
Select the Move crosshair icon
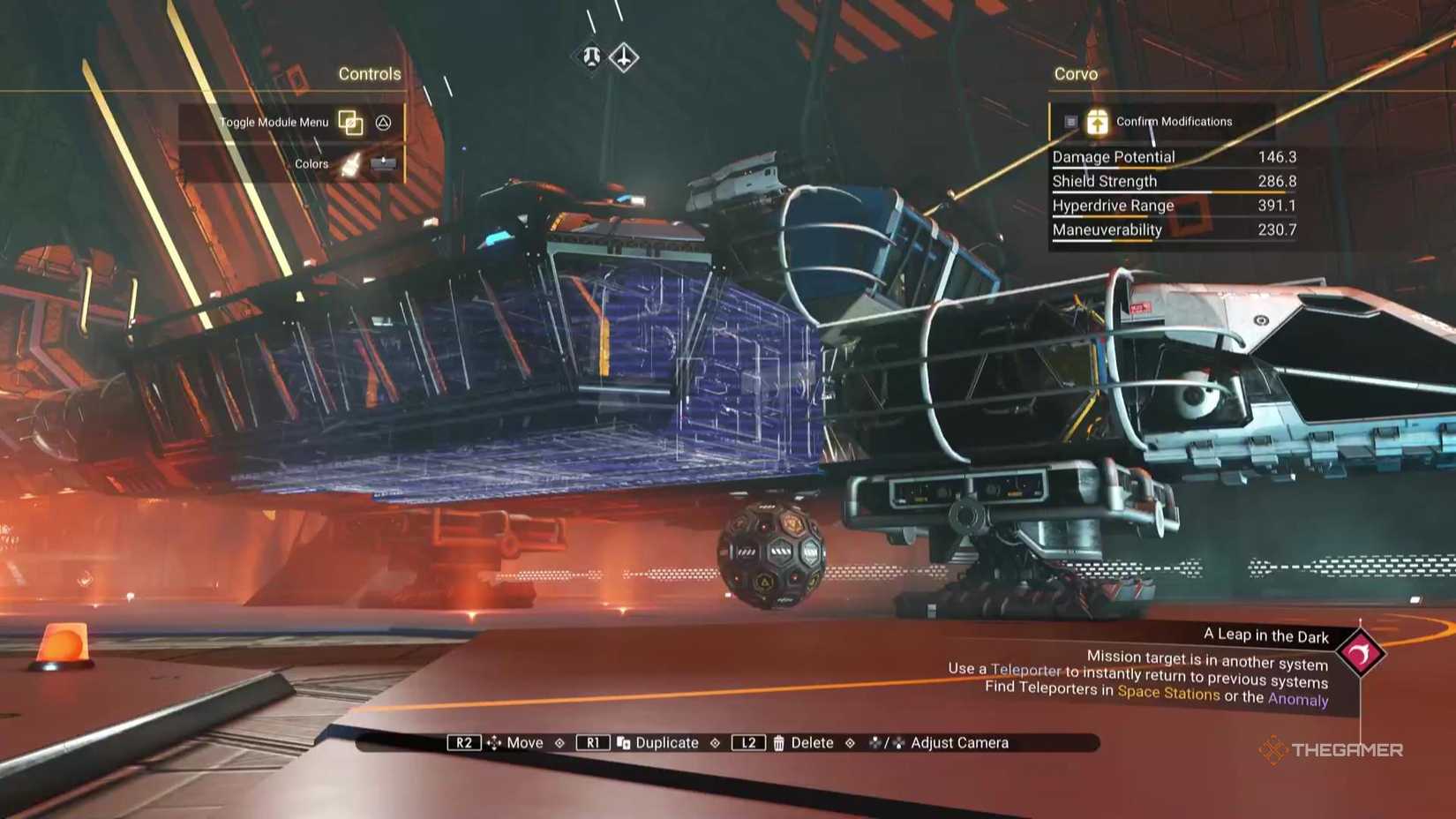click(494, 742)
